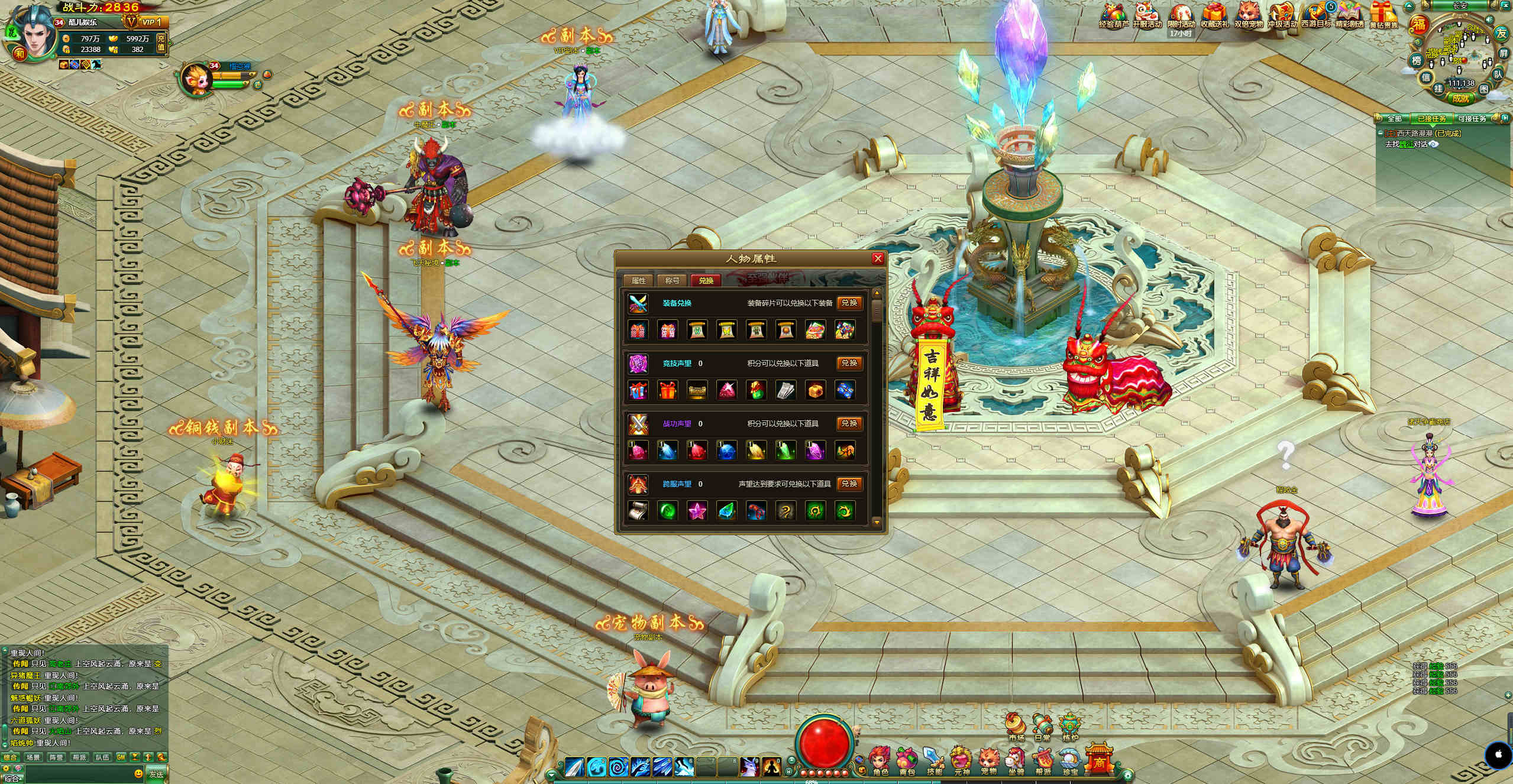The height and width of the screenshot is (784, 1513).
Task: Select the 队伍 team chat channel
Action: point(102,757)
